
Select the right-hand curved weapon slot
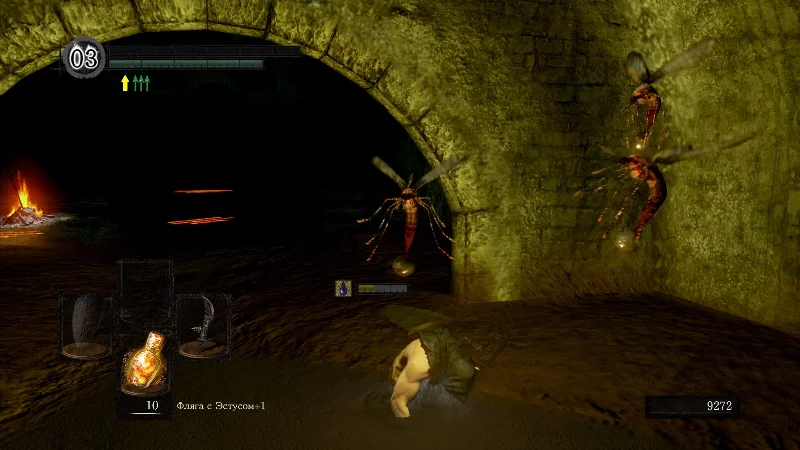(201, 325)
